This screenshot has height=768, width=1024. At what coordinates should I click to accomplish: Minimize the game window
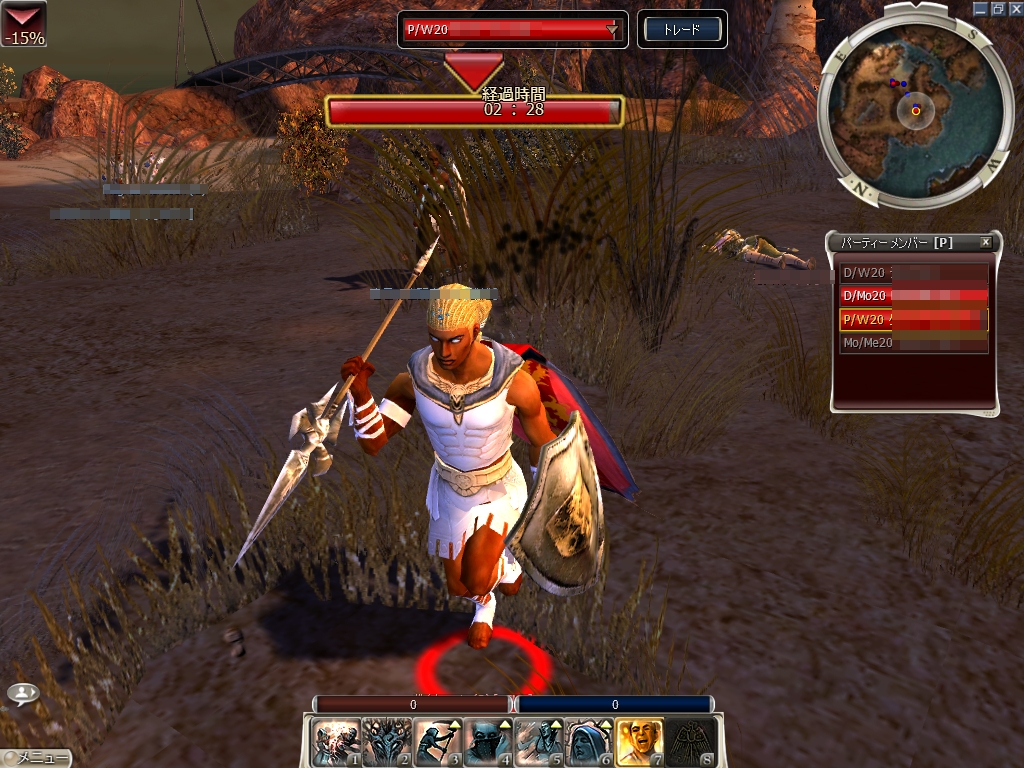tap(980, 8)
